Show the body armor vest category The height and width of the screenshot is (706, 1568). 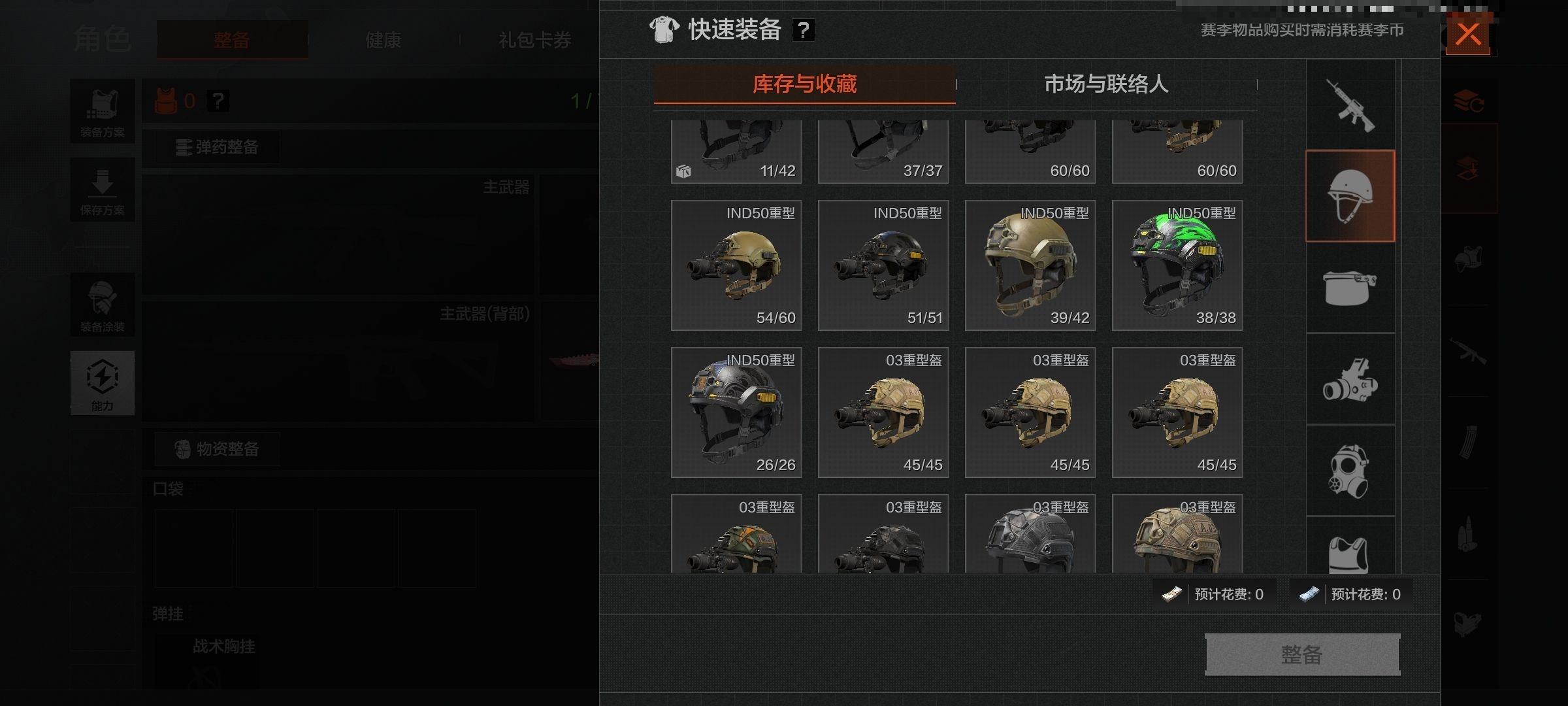click(x=1350, y=552)
